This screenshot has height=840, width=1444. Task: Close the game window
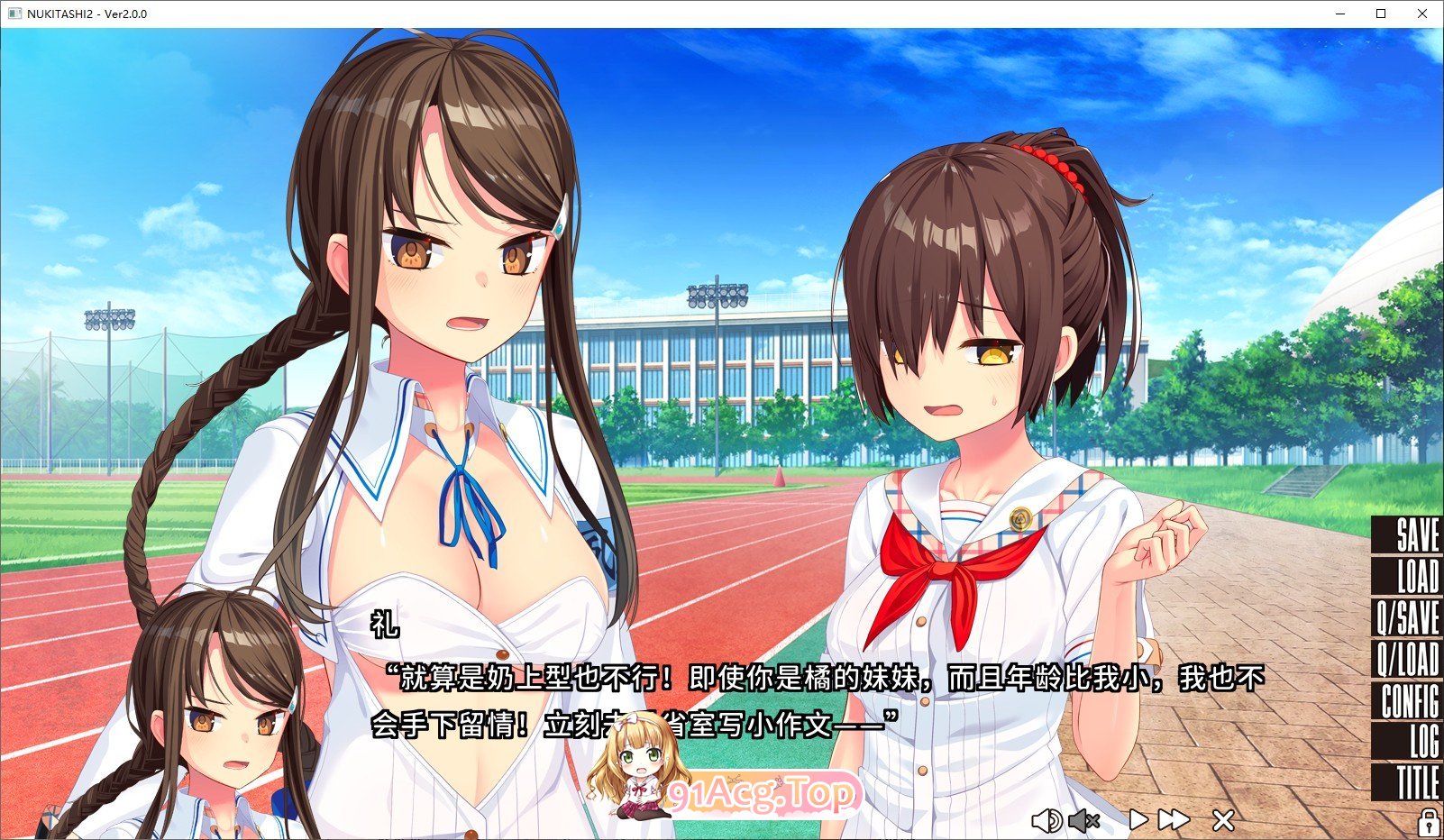[1422, 14]
